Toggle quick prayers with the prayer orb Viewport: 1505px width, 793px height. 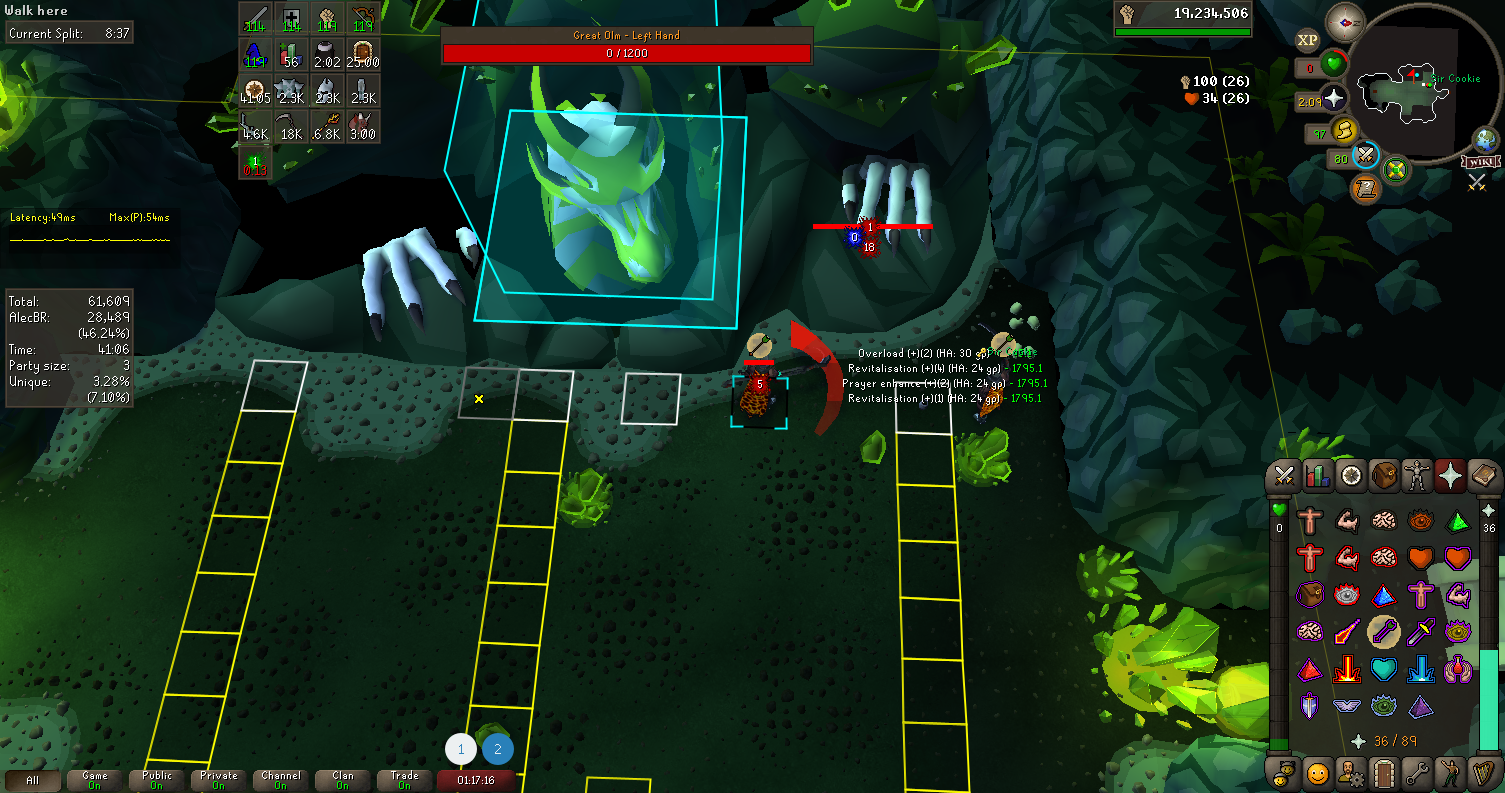pyautogui.click(x=1333, y=99)
